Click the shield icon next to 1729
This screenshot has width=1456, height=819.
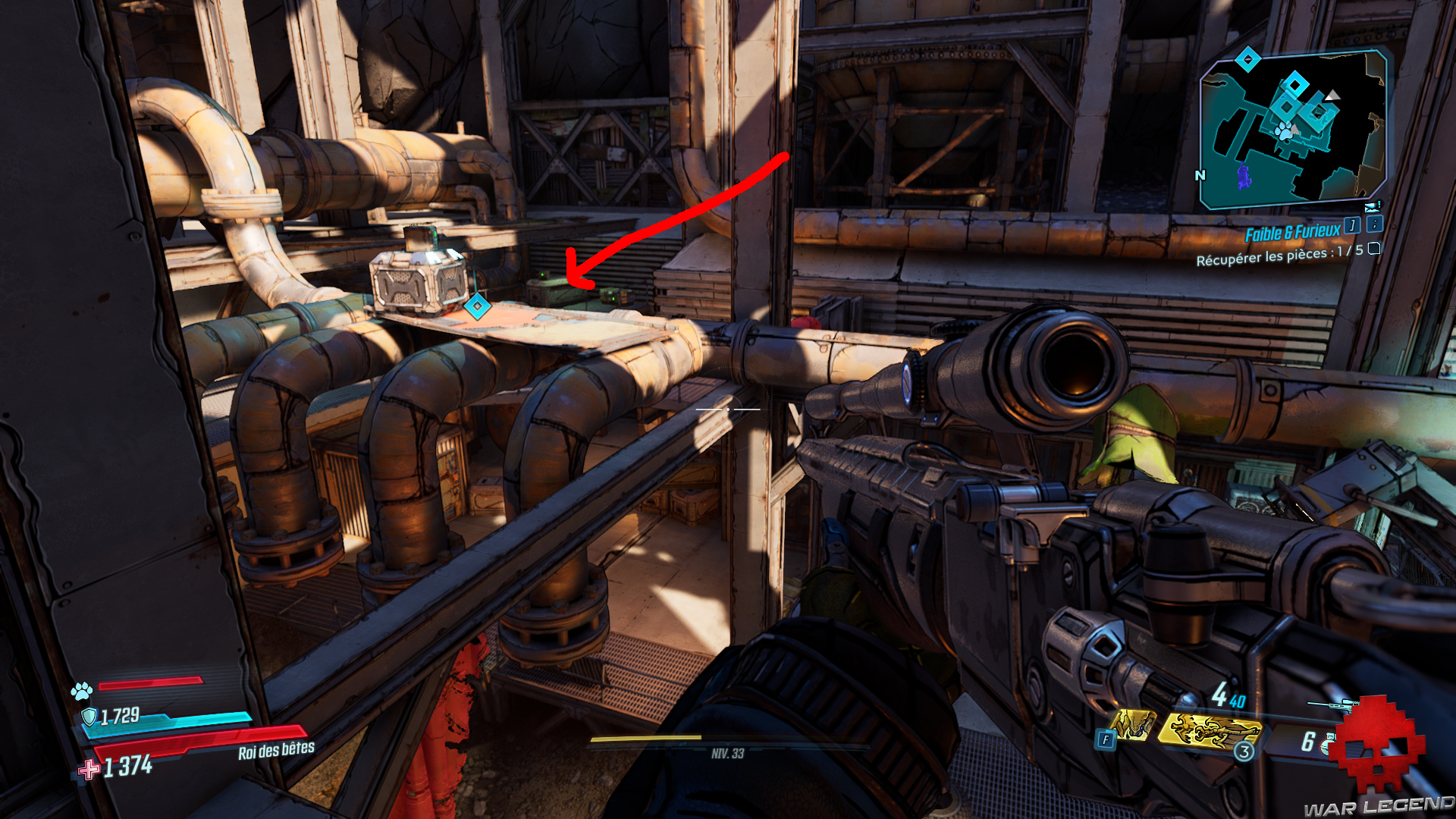pos(89,717)
